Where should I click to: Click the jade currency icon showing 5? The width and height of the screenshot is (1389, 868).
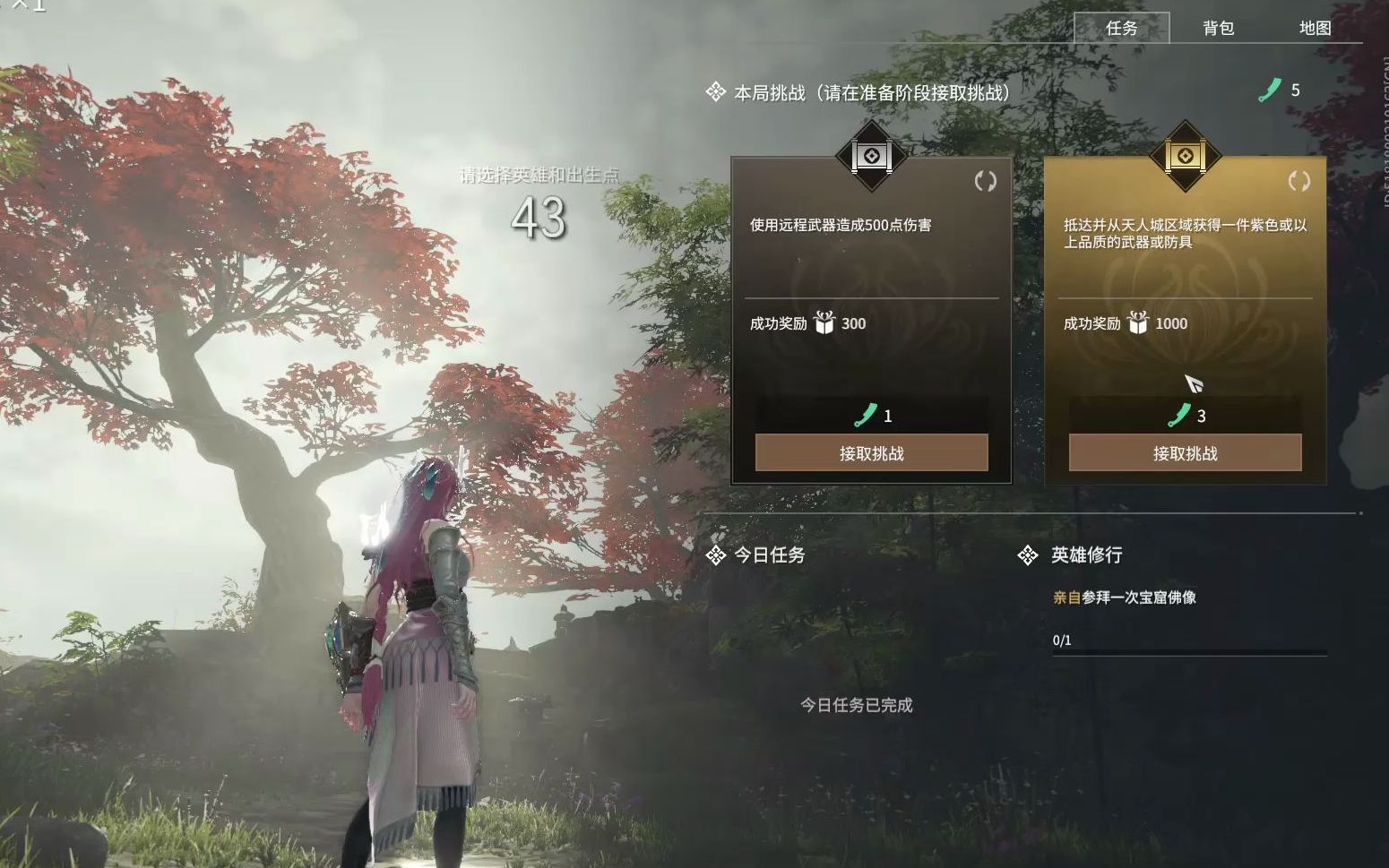[x=1269, y=90]
